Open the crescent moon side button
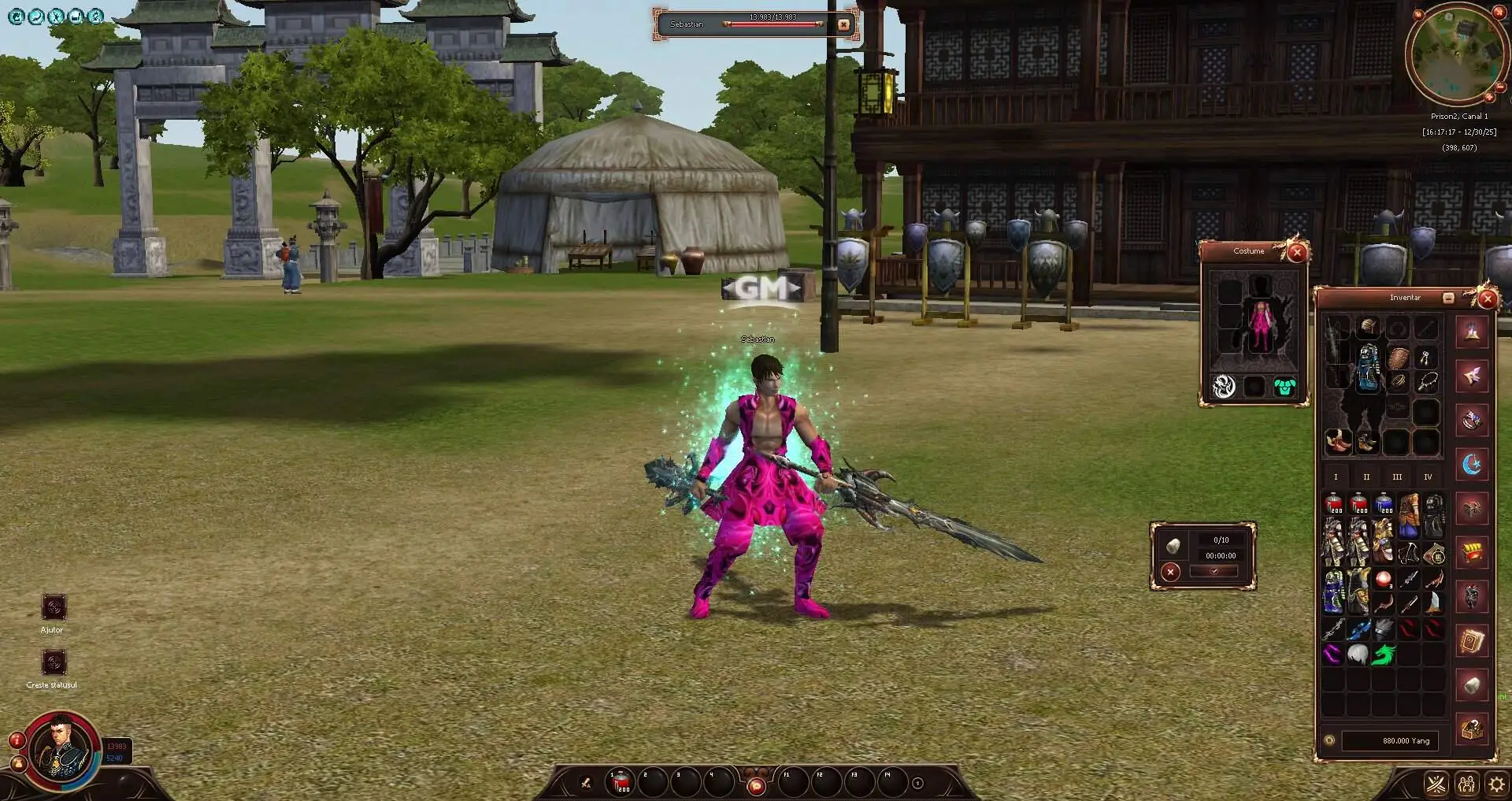 [x=1471, y=465]
